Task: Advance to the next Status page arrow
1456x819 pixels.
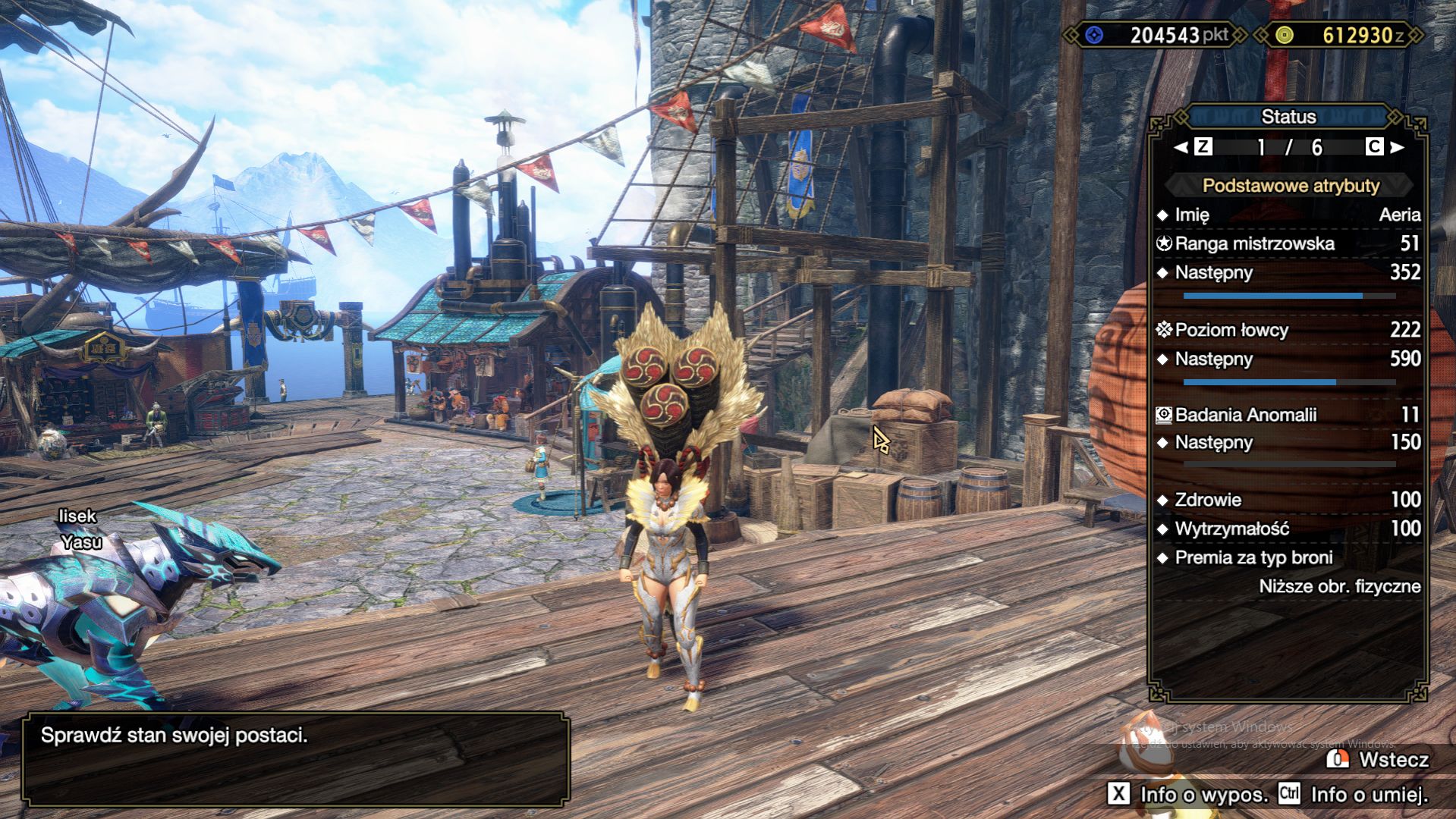Action: [x=1398, y=147]
